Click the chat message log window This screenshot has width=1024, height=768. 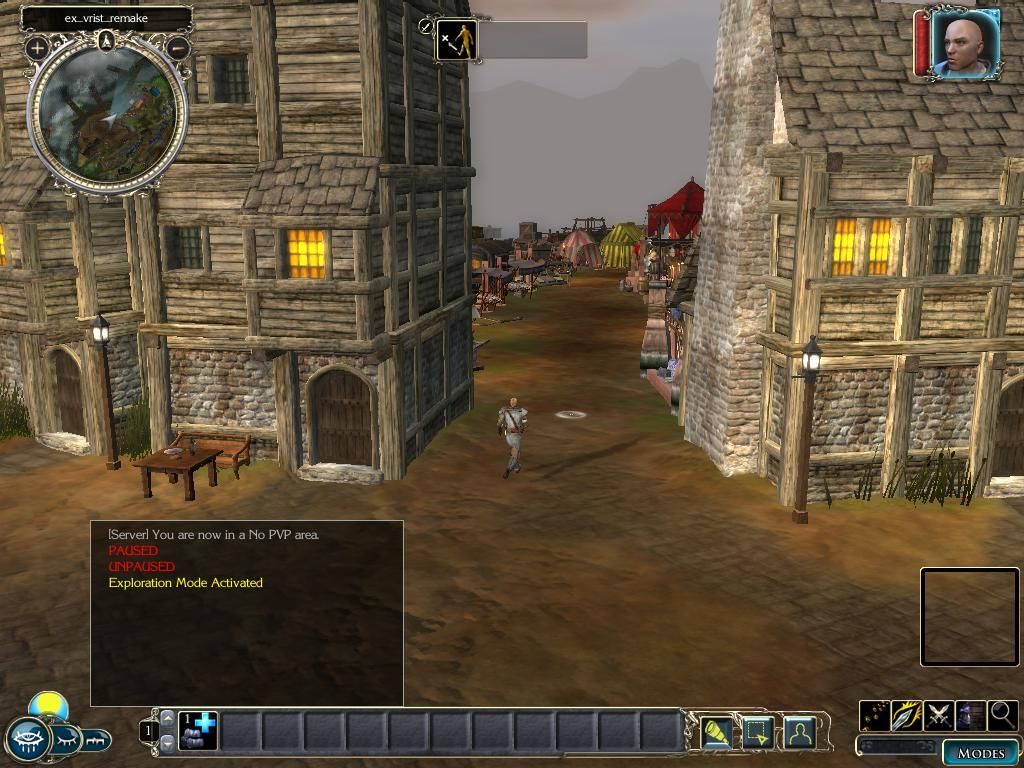pyautogui.click(x=247, y=613)
